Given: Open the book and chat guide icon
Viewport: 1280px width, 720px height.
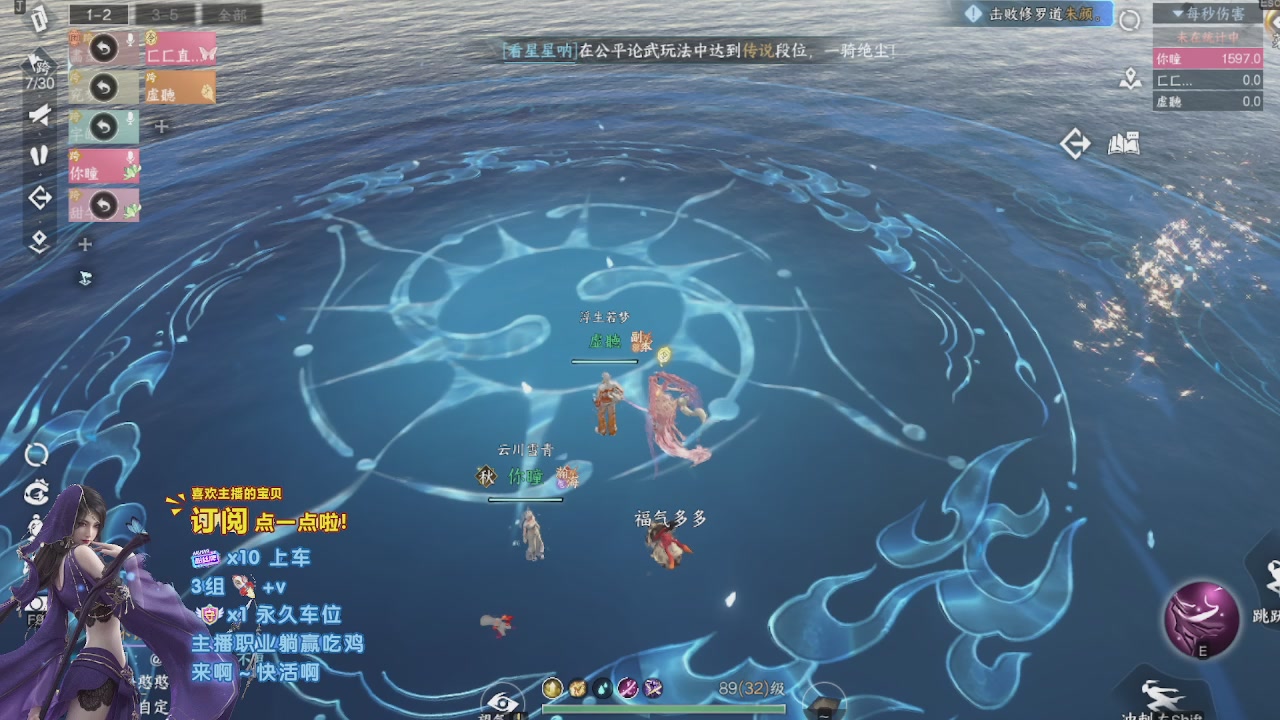Looking at the screenshot, I should (1124, 145).
